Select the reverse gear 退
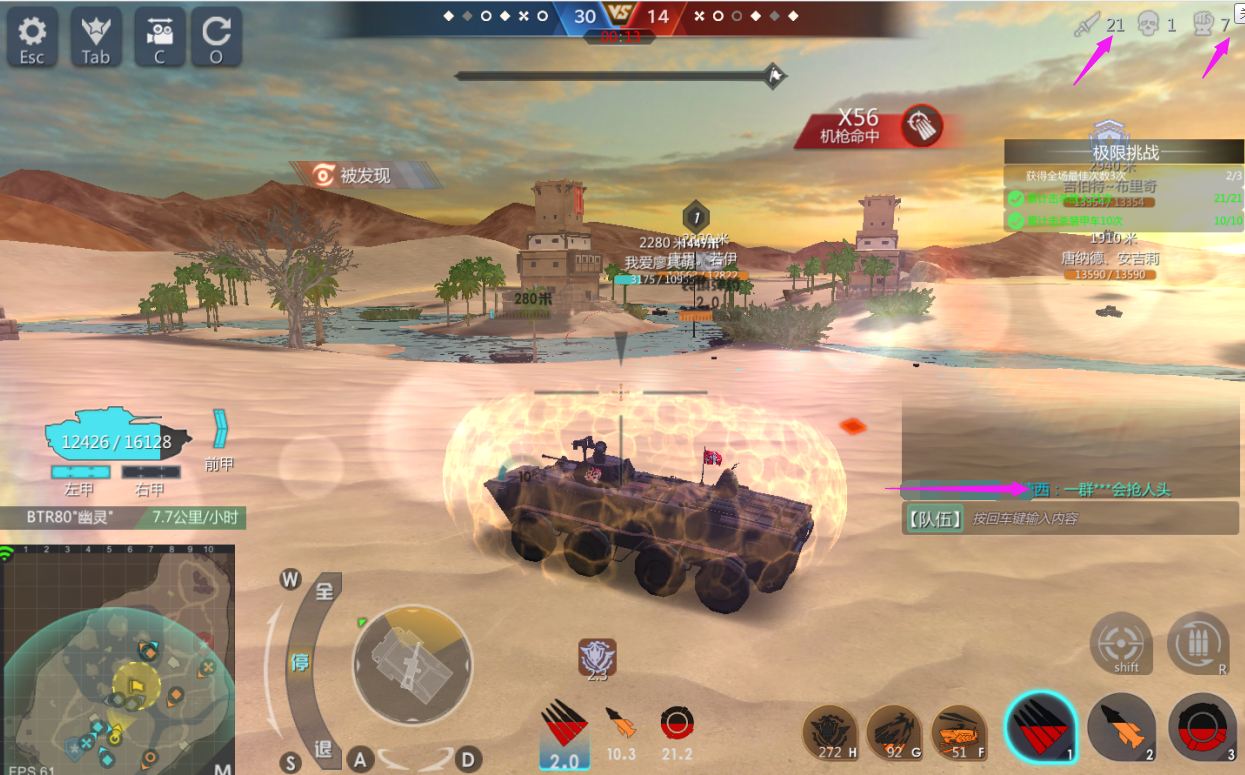Screen dimensions: 1245x775 (x=323, y=749)
